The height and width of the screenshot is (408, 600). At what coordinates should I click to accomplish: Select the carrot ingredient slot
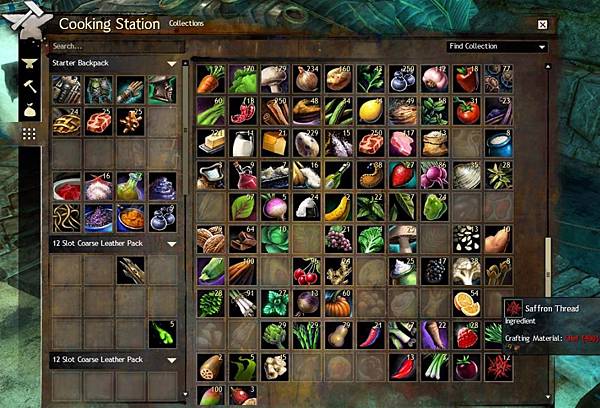pyautogui.click(x=211, y=79)
